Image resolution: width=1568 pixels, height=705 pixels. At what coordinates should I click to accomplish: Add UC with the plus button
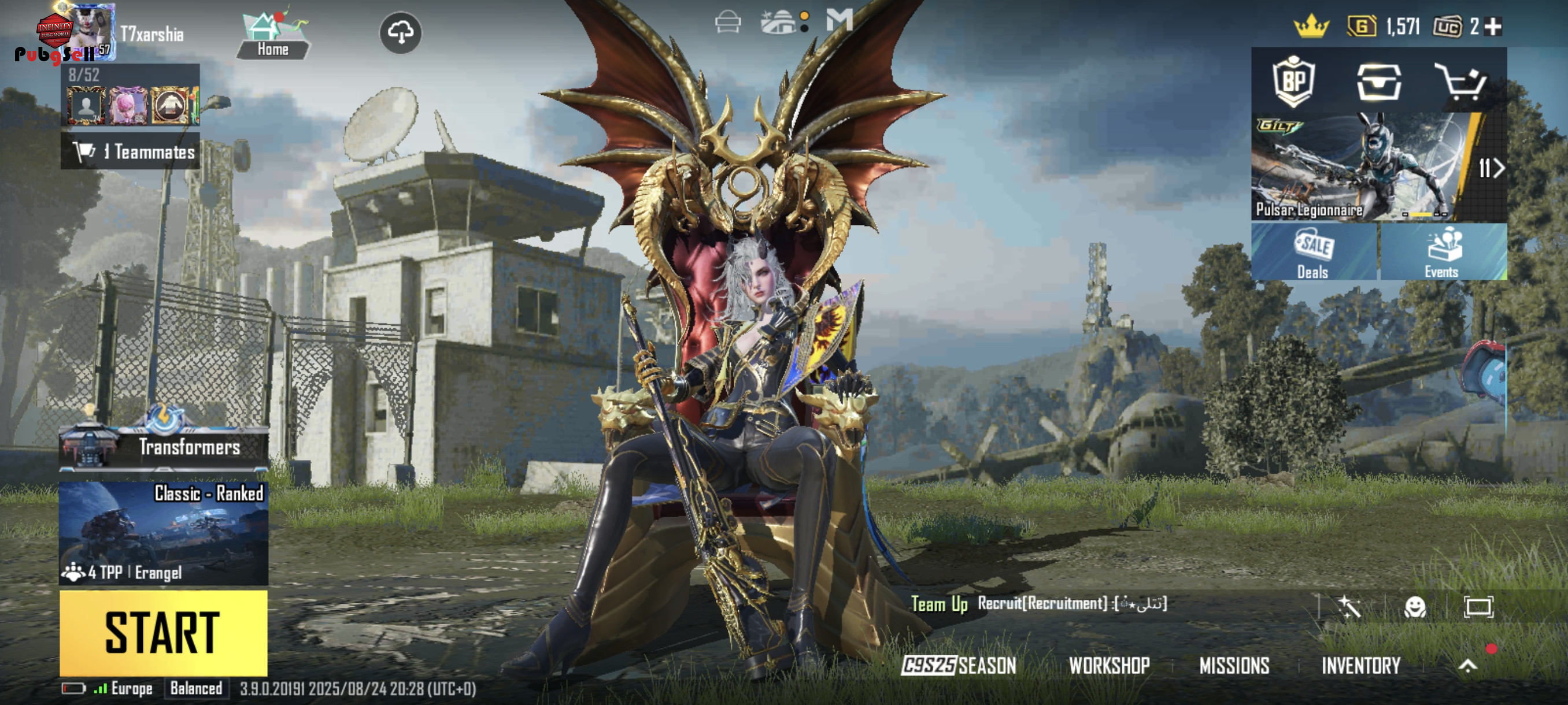(x=1492, y=27)
